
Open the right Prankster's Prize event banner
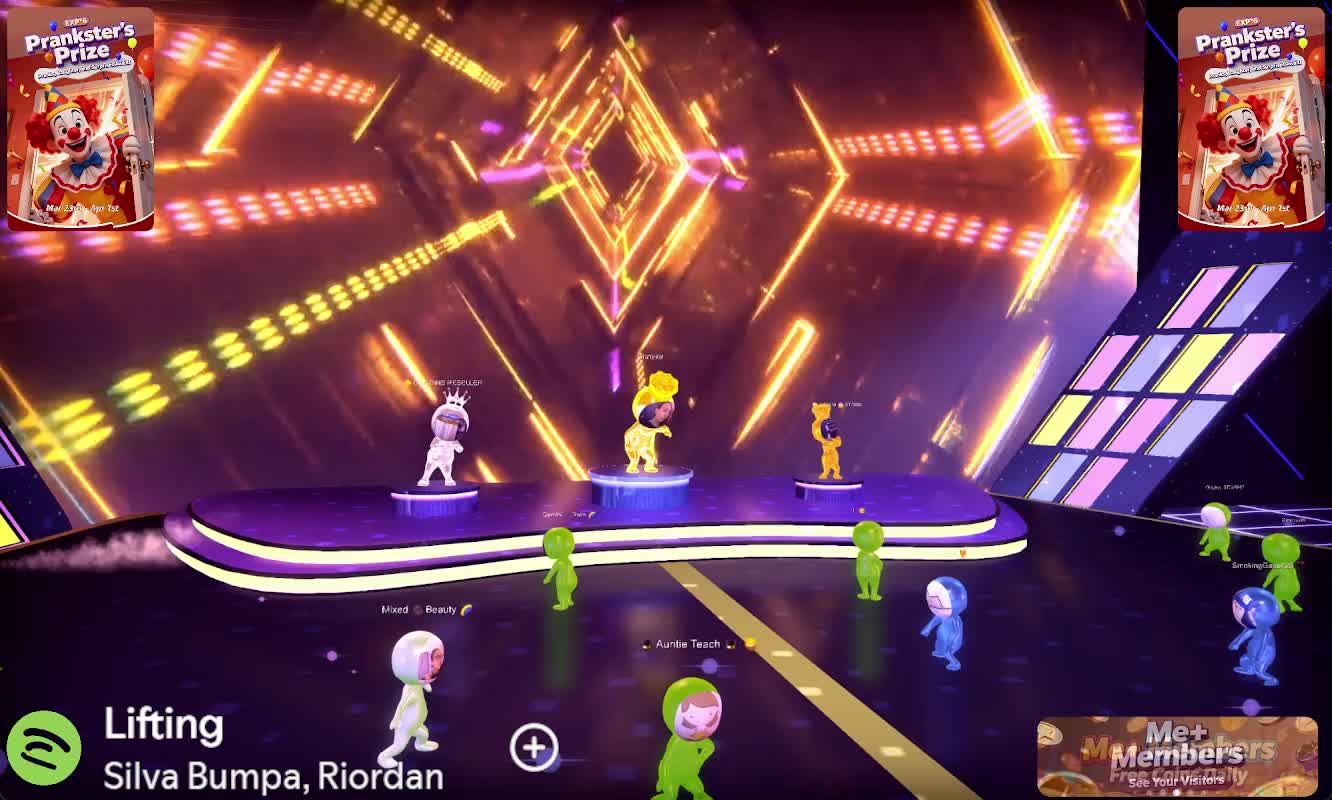tap(1251, 119)
